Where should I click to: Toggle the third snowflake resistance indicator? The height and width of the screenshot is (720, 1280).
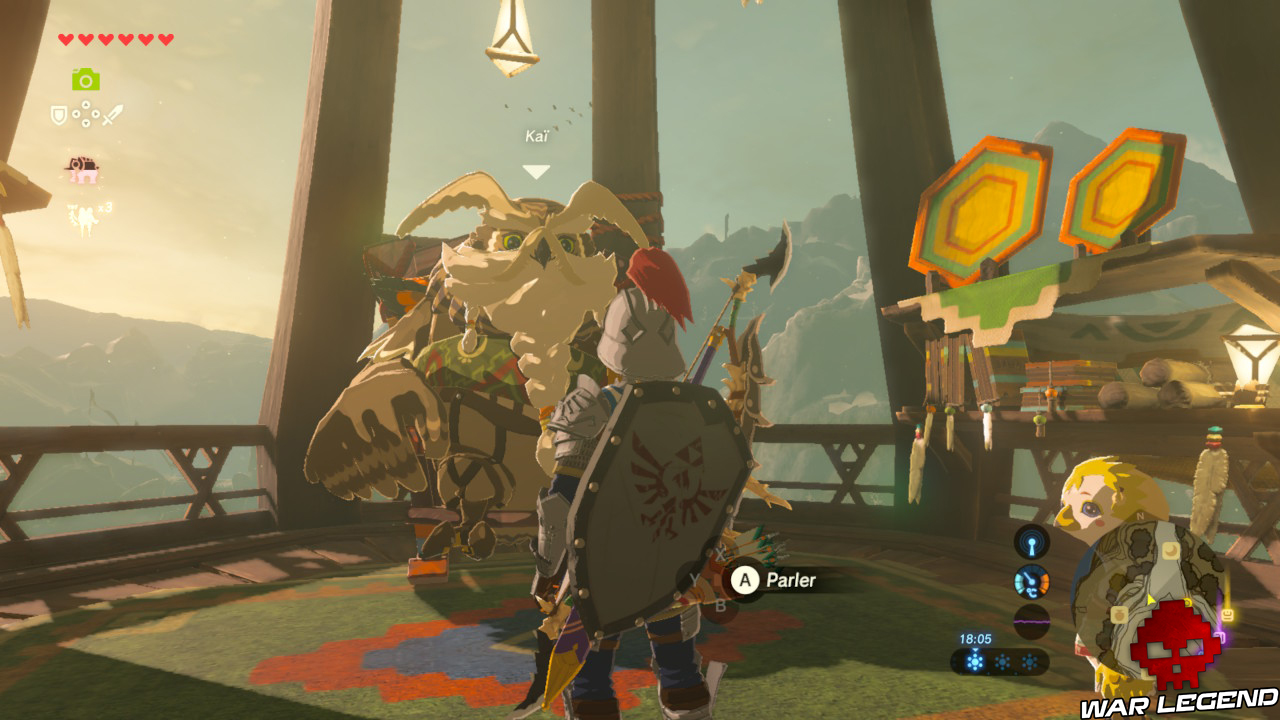click(1029, 660)
